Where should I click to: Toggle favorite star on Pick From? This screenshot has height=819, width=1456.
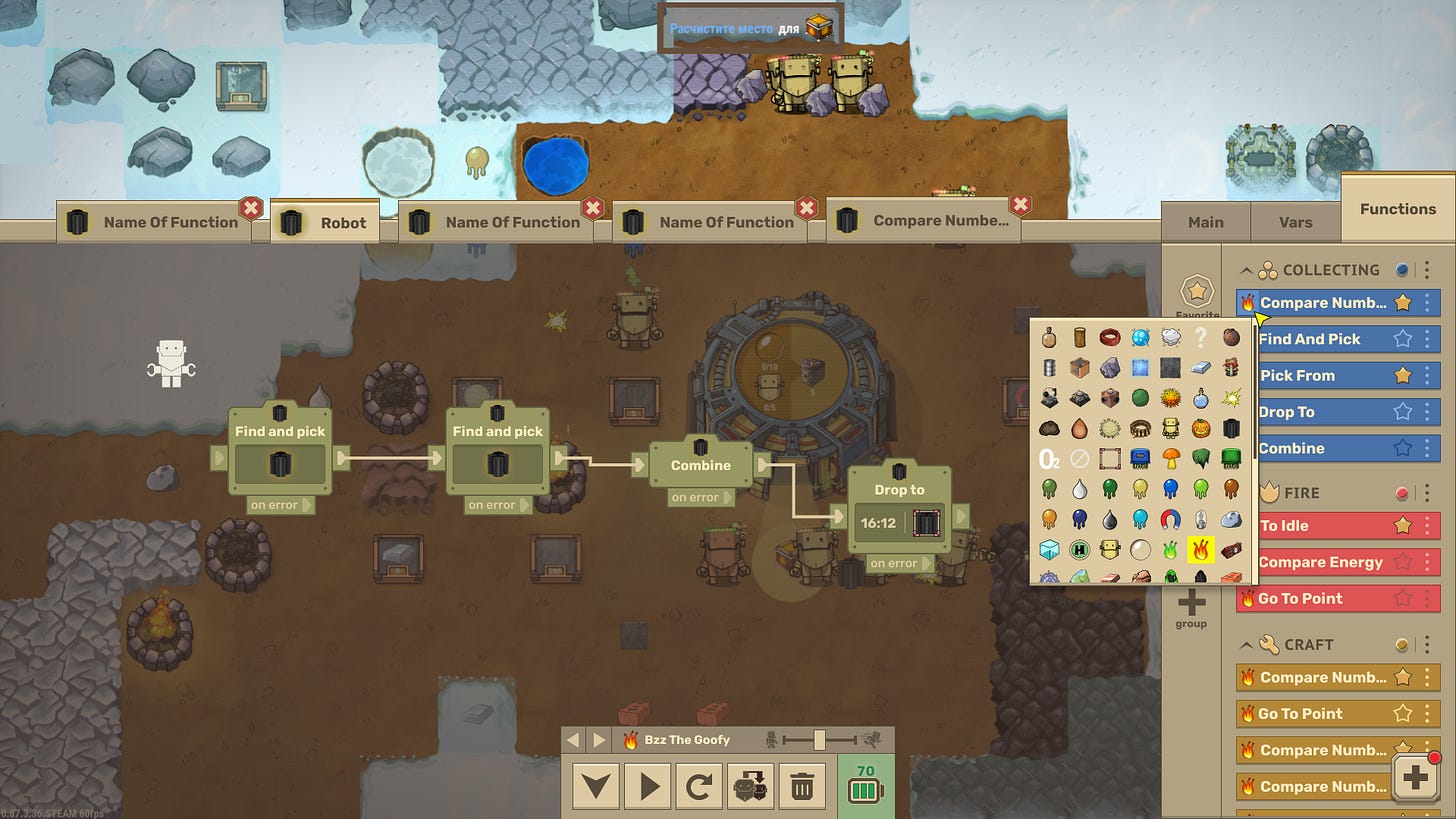[1403, 375]
